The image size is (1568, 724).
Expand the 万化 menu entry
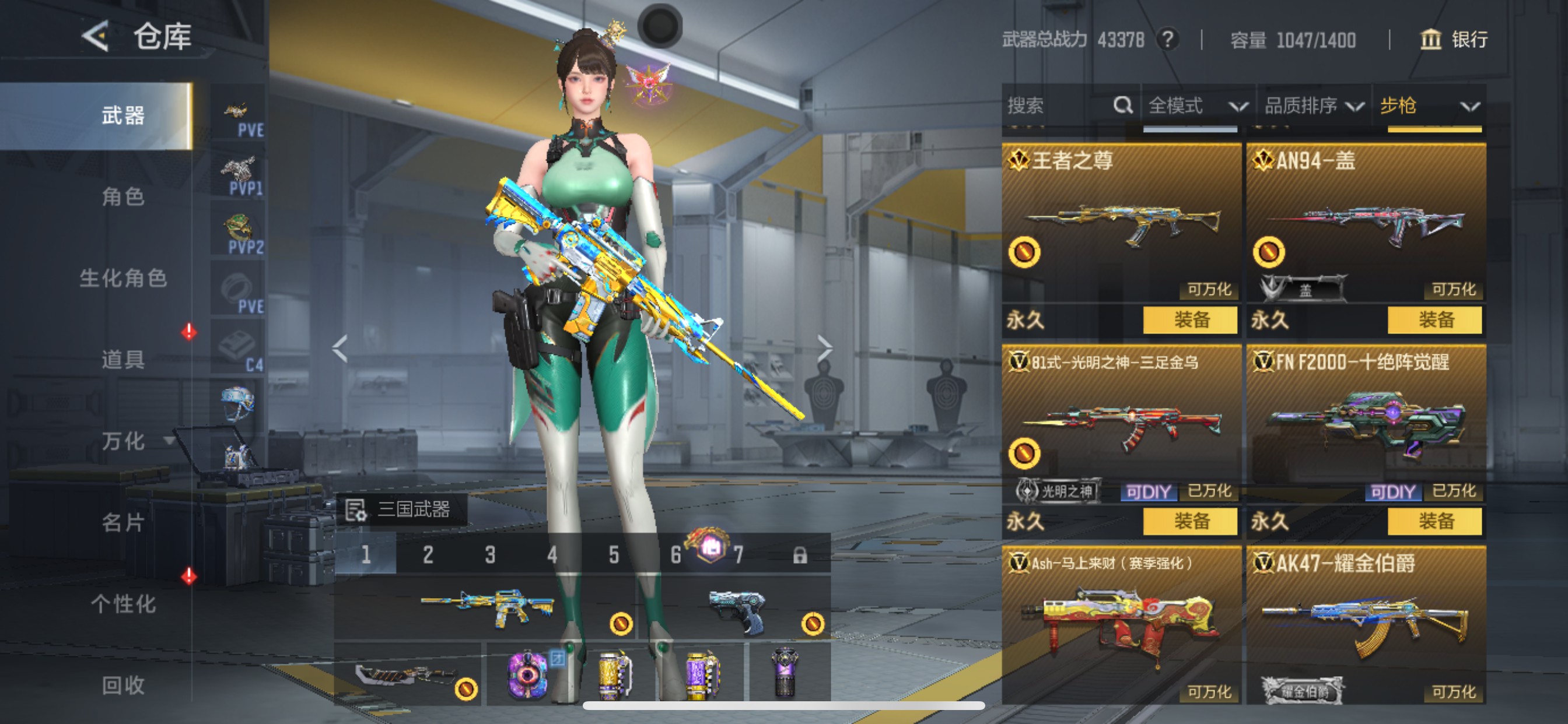[123, 441]
